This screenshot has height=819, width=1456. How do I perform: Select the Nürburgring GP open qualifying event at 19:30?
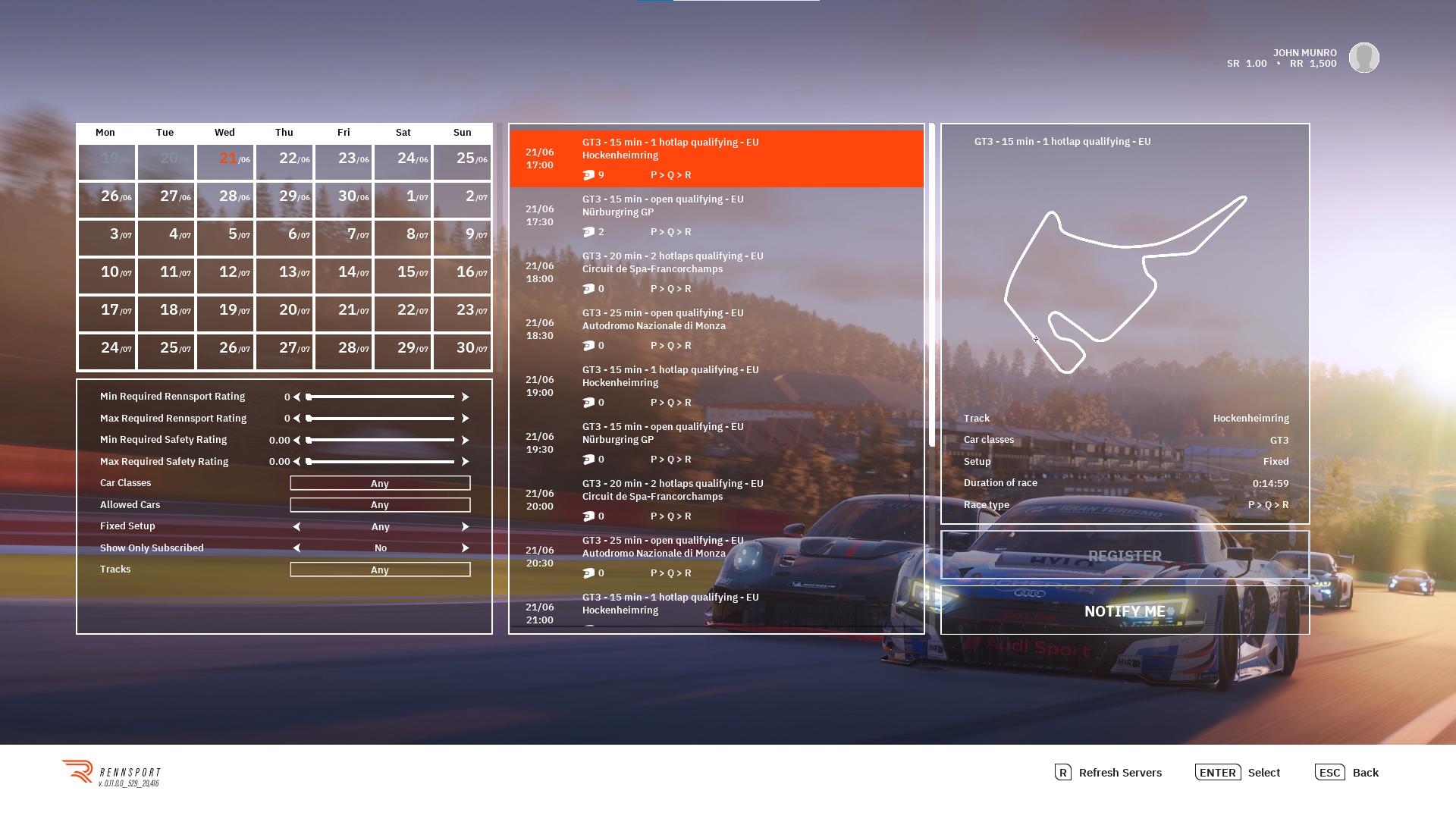(717, 443)
